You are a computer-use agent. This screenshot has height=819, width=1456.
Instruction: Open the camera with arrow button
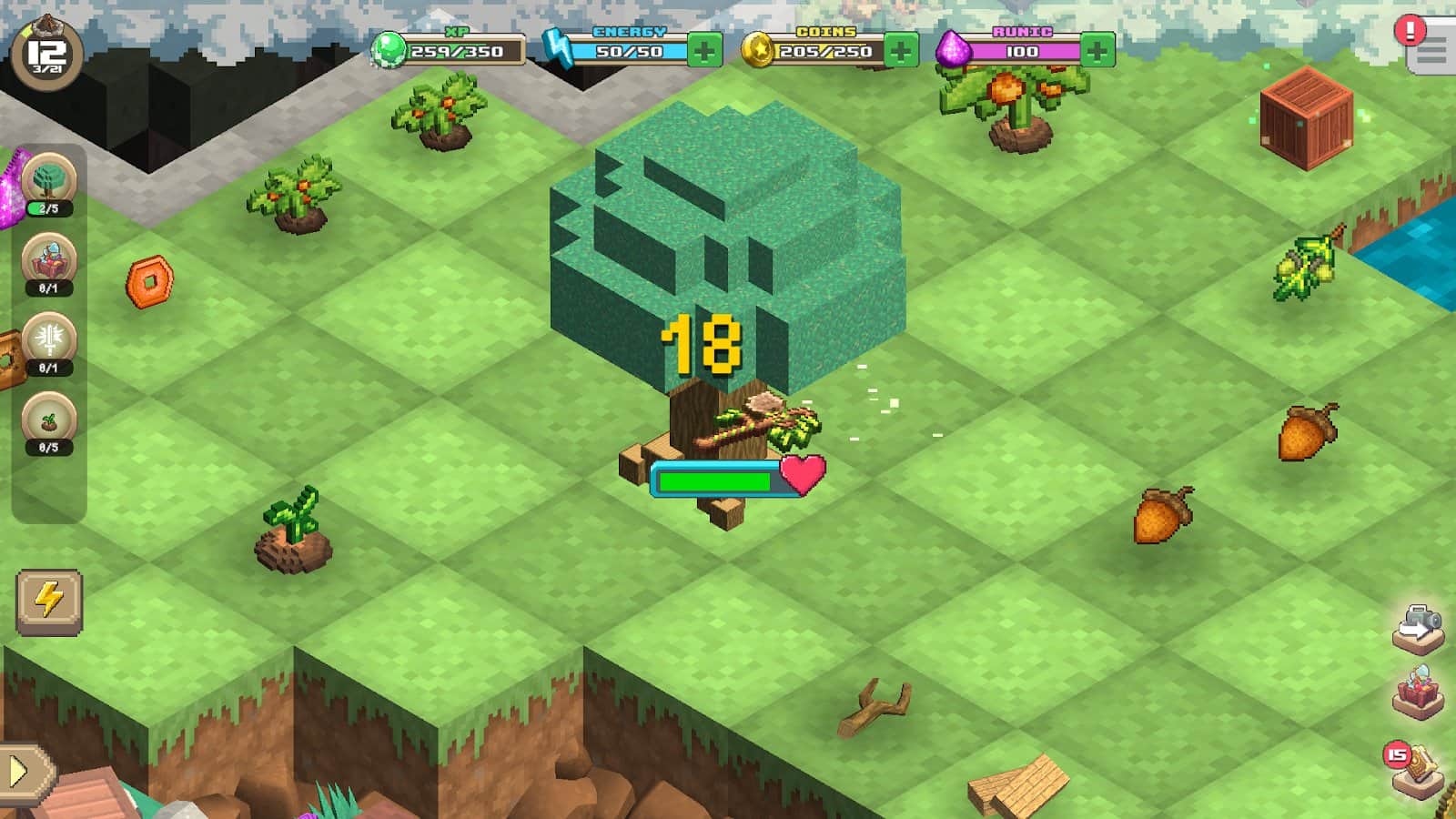(x=1418, y=629)
